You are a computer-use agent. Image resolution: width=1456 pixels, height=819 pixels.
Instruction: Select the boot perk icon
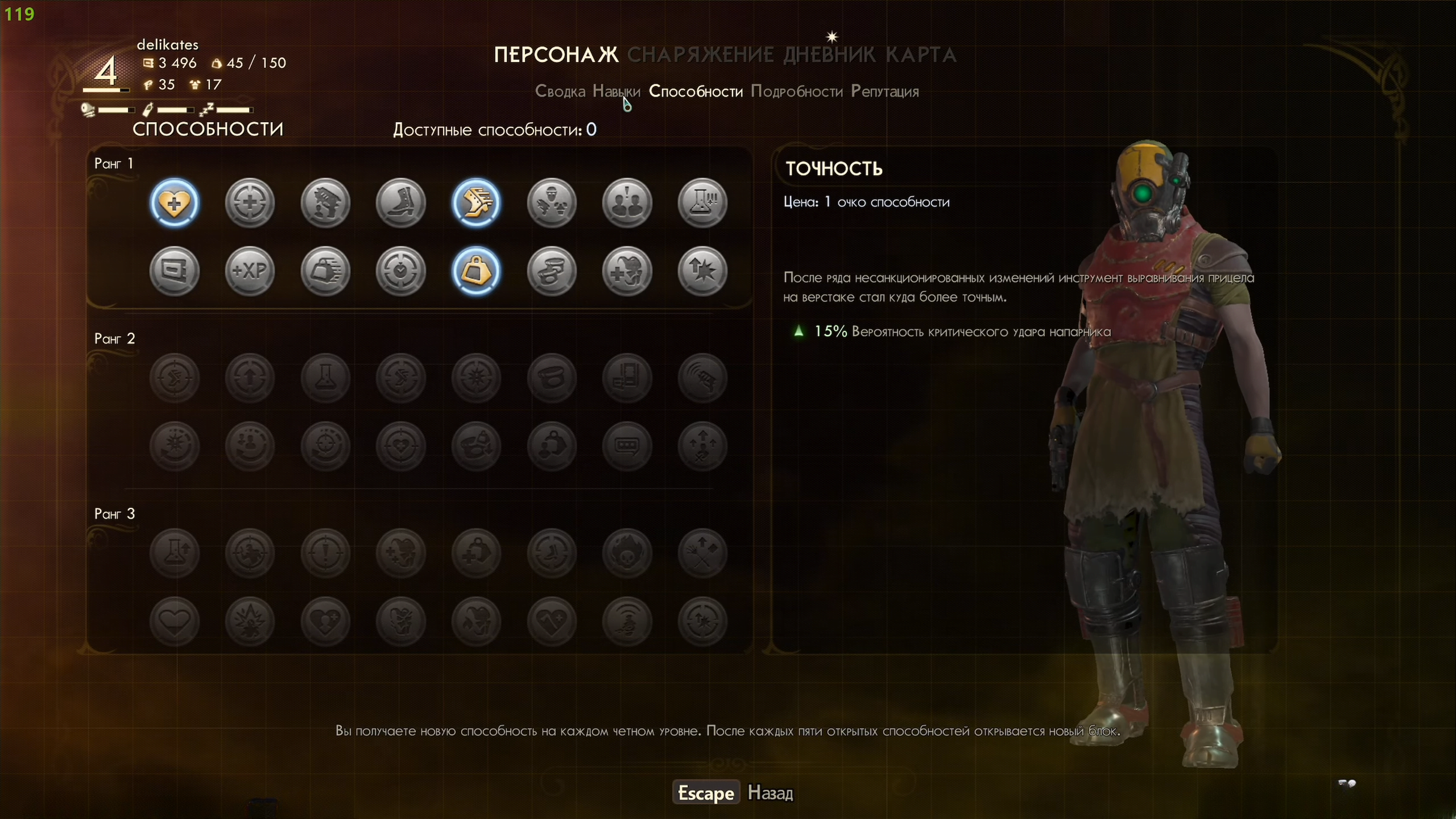[401, 203]
